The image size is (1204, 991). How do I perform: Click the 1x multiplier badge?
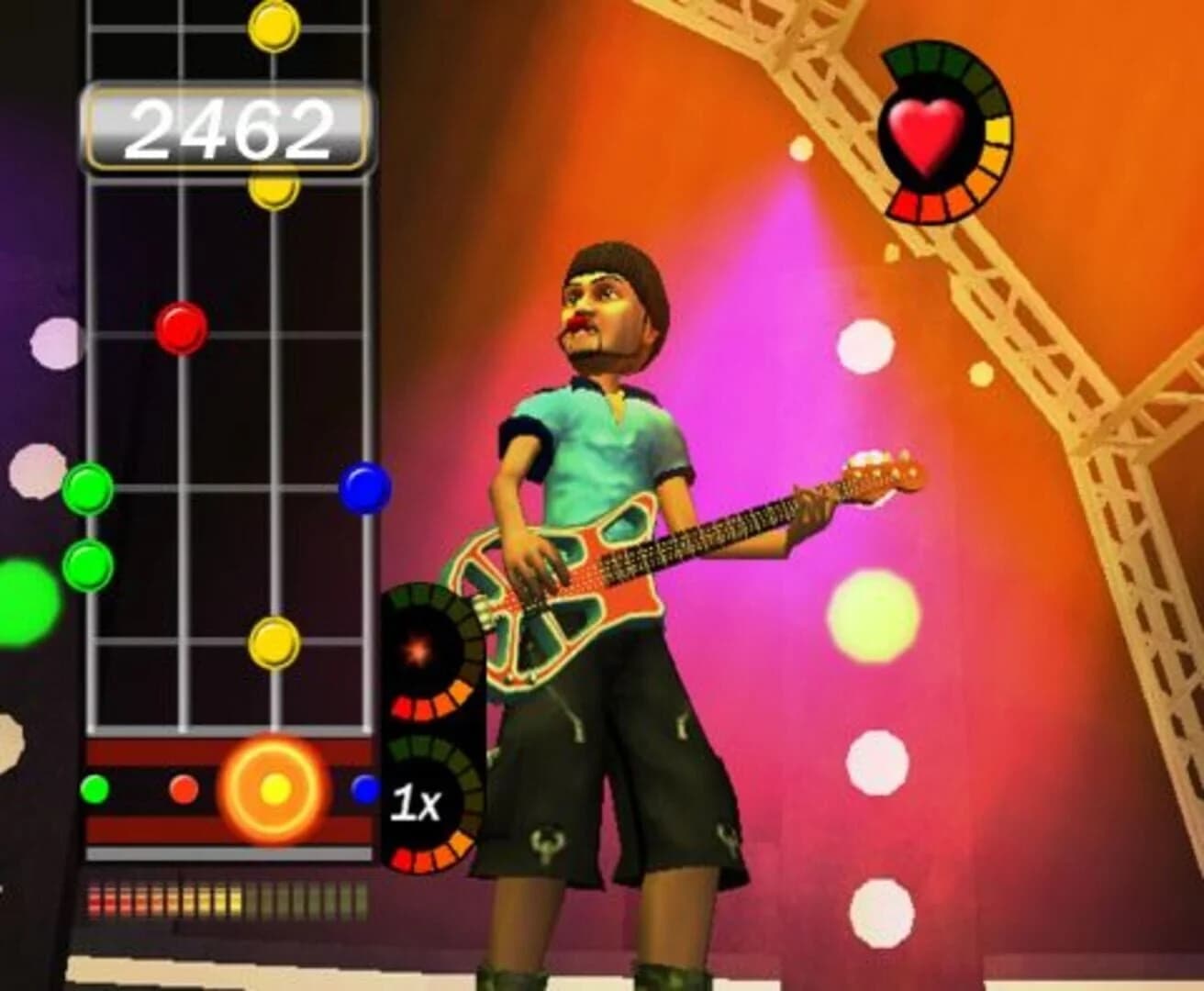(x=418, y=802)
